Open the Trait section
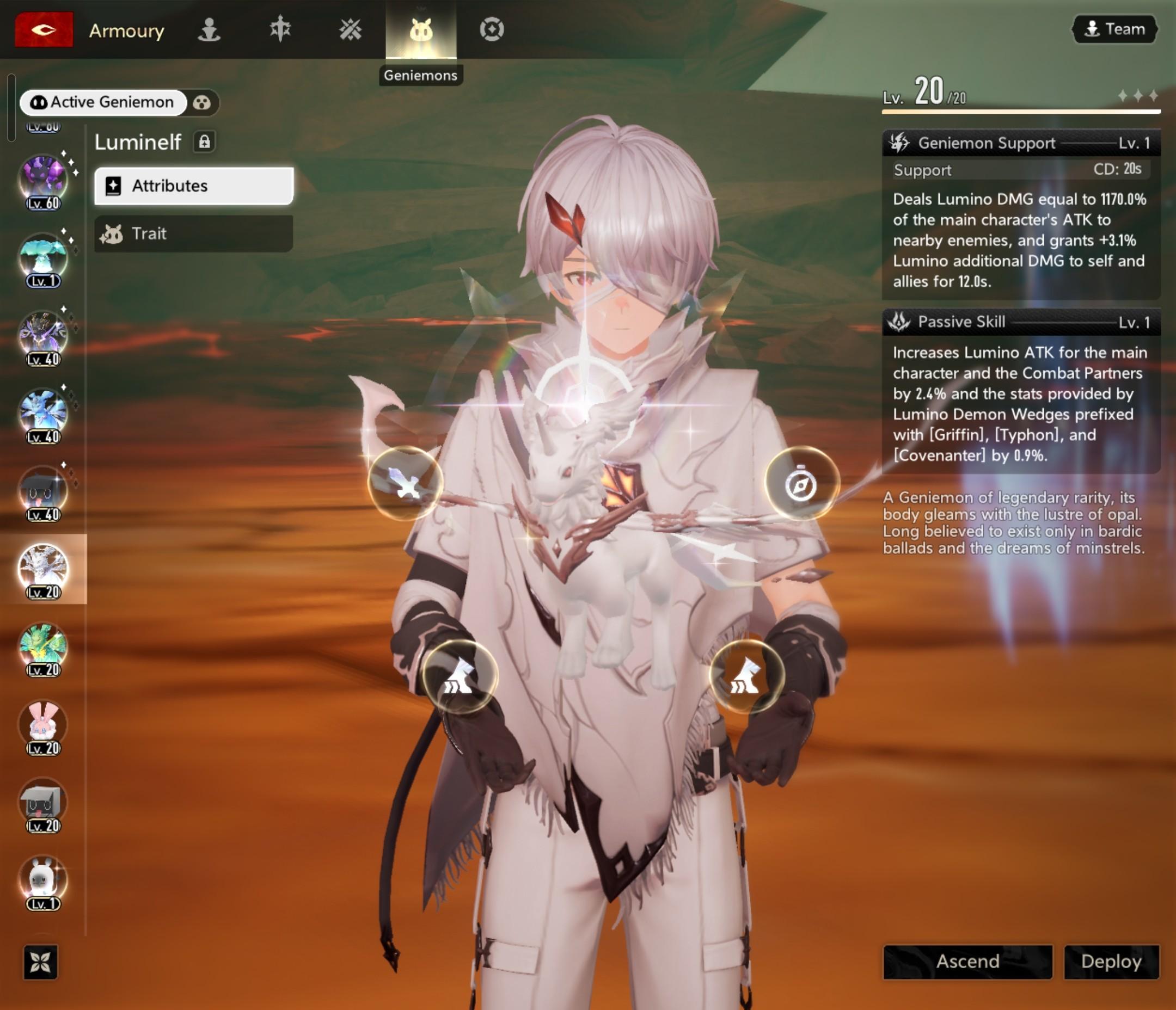The height and width of the screenshot is (1010, 1176). (x=193, y=233)
